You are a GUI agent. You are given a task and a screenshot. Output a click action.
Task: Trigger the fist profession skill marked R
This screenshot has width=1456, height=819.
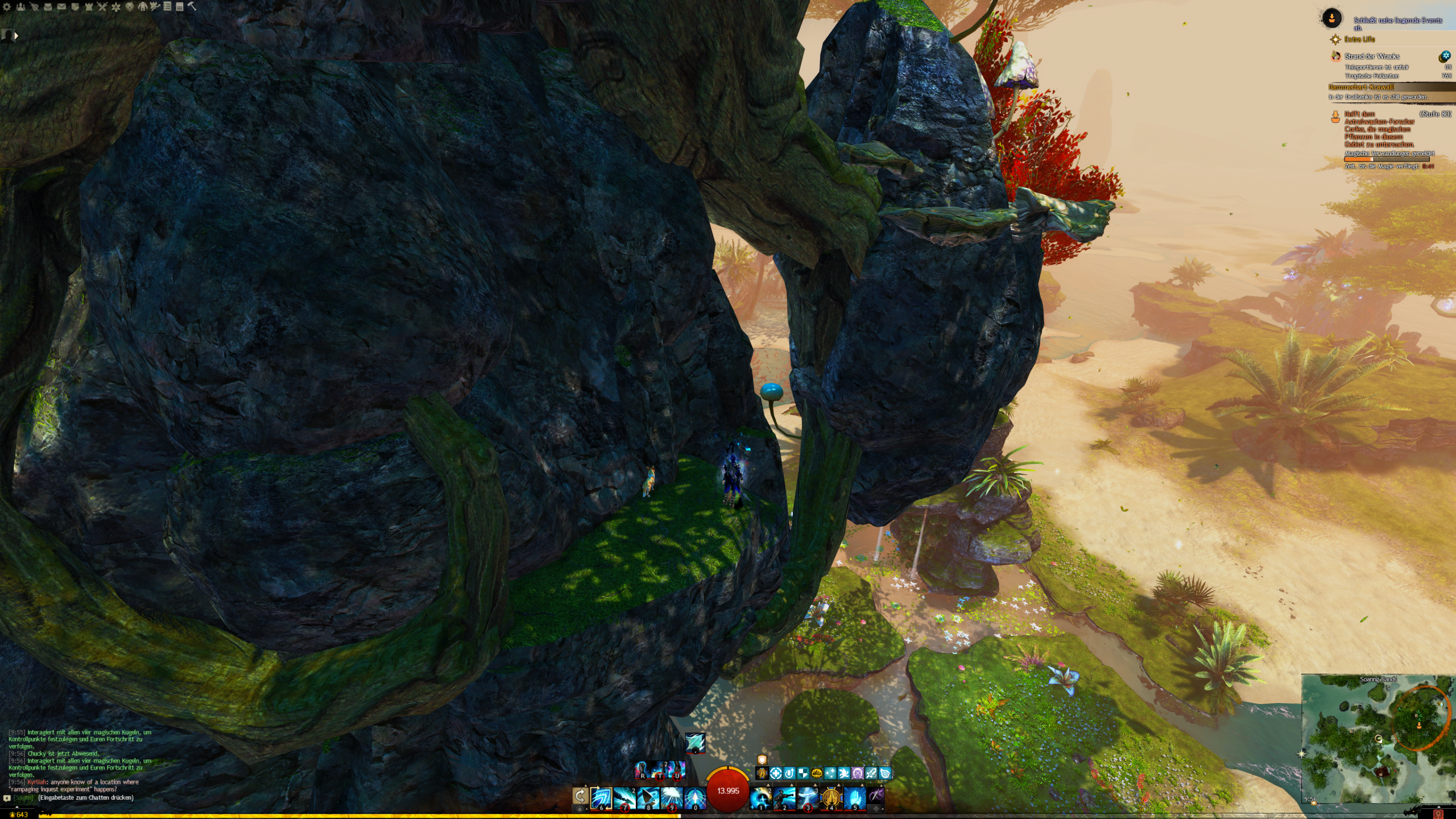(643, 770)
